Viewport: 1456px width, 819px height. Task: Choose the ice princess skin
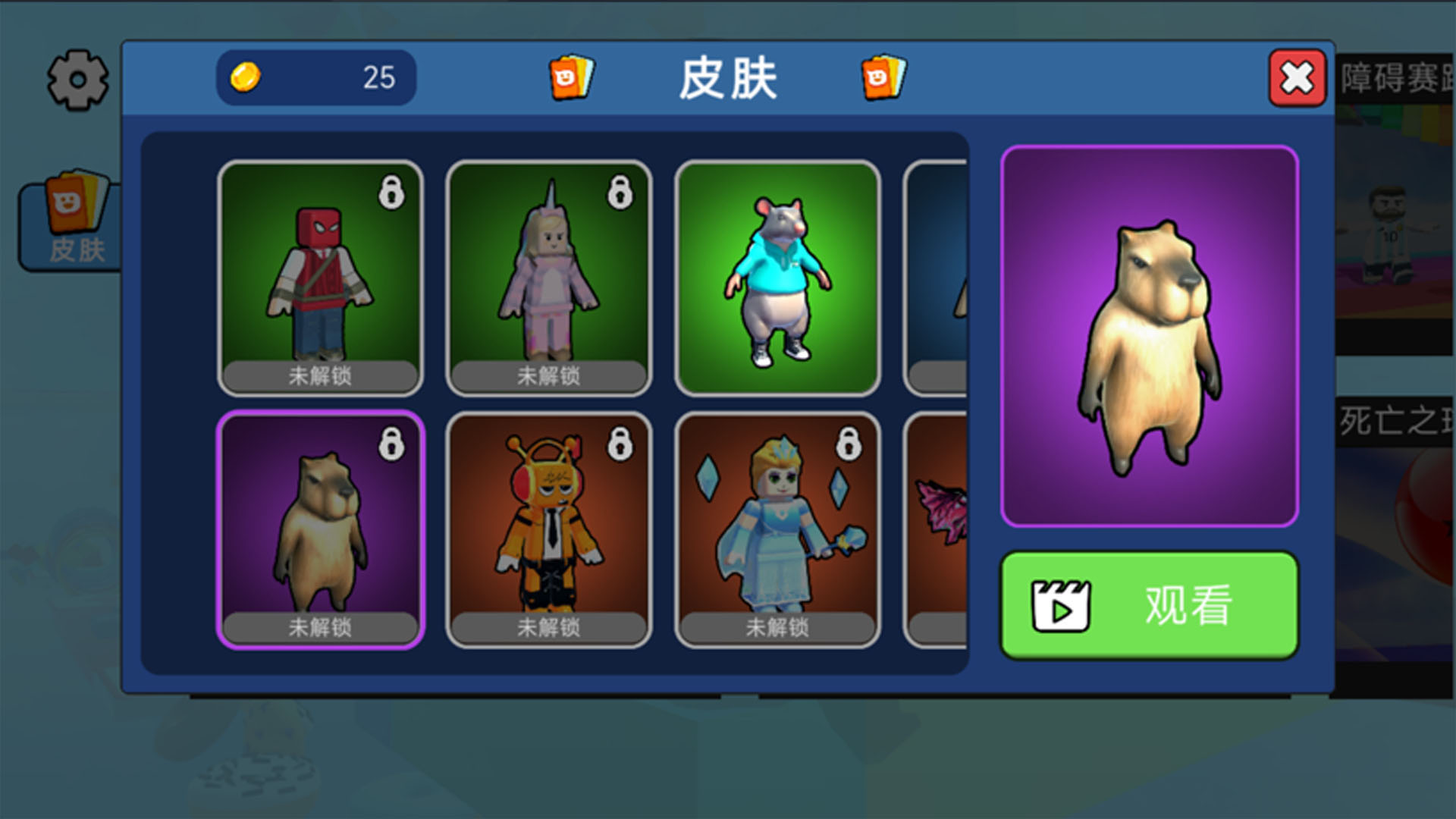coord(777,530)
